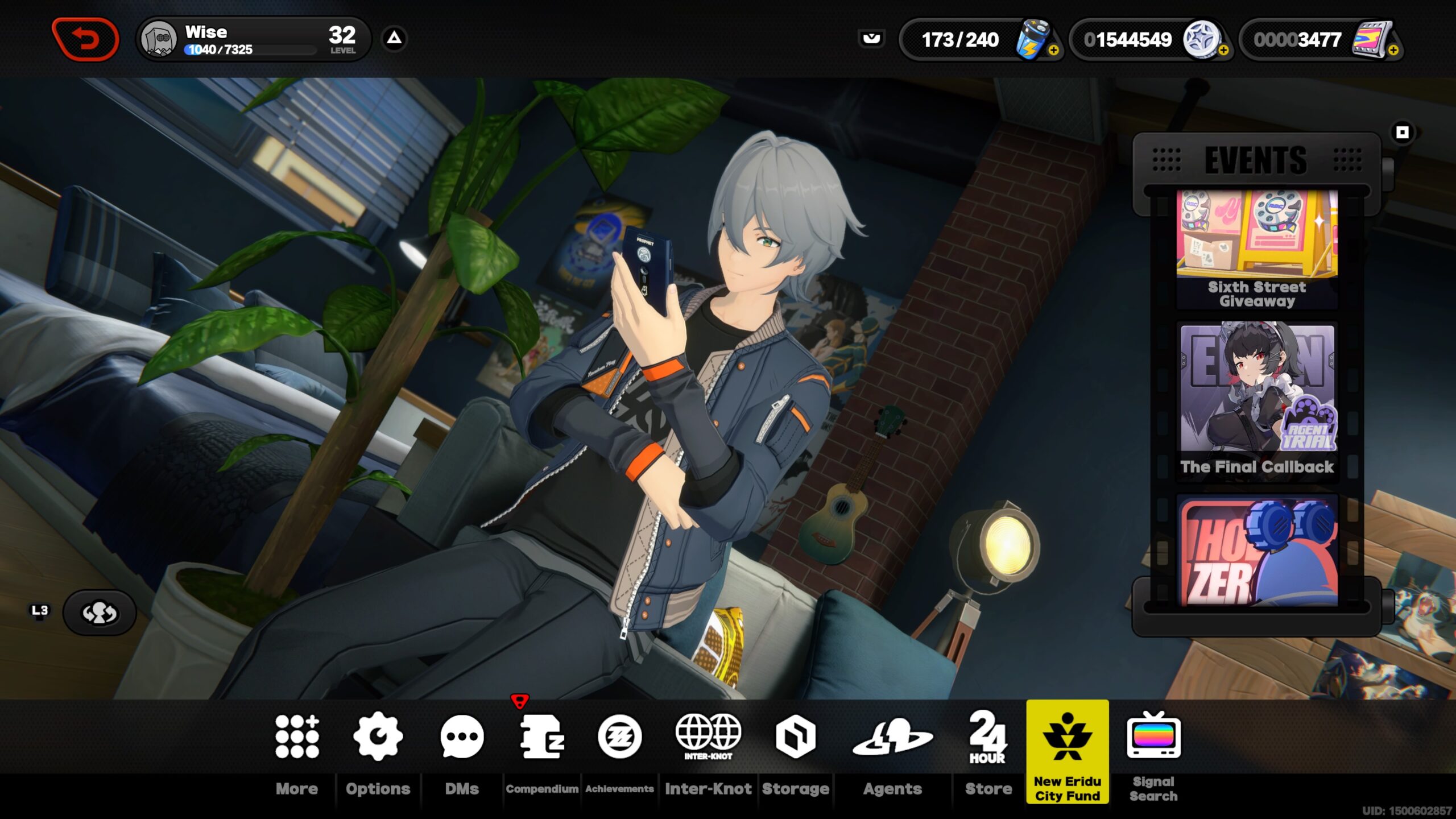Image resolution: width=1456 pixels, height=819 pixels.
Task: Add more Denny currency
Action: (x=1223, y=51)
